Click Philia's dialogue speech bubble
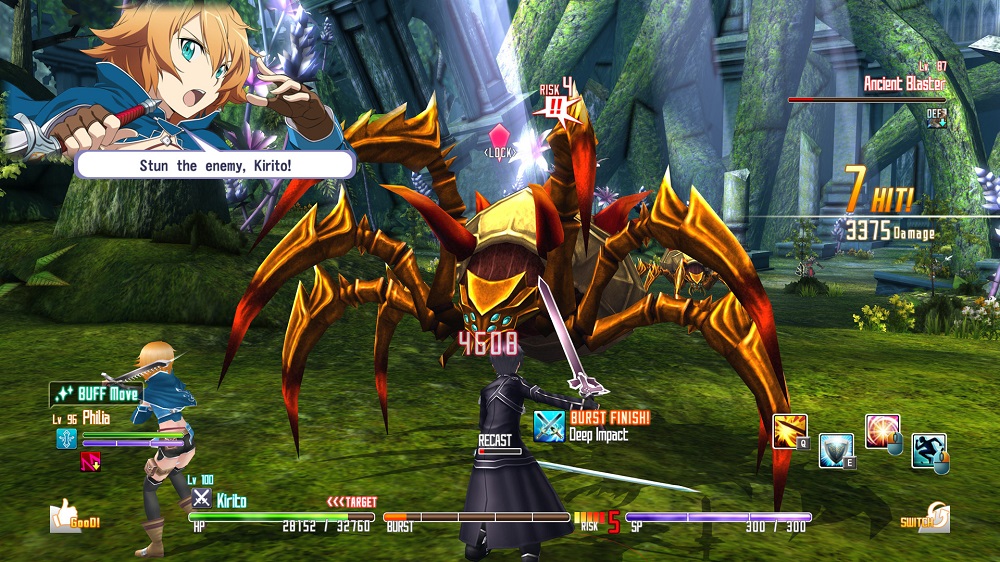 (x=214, y=165)
